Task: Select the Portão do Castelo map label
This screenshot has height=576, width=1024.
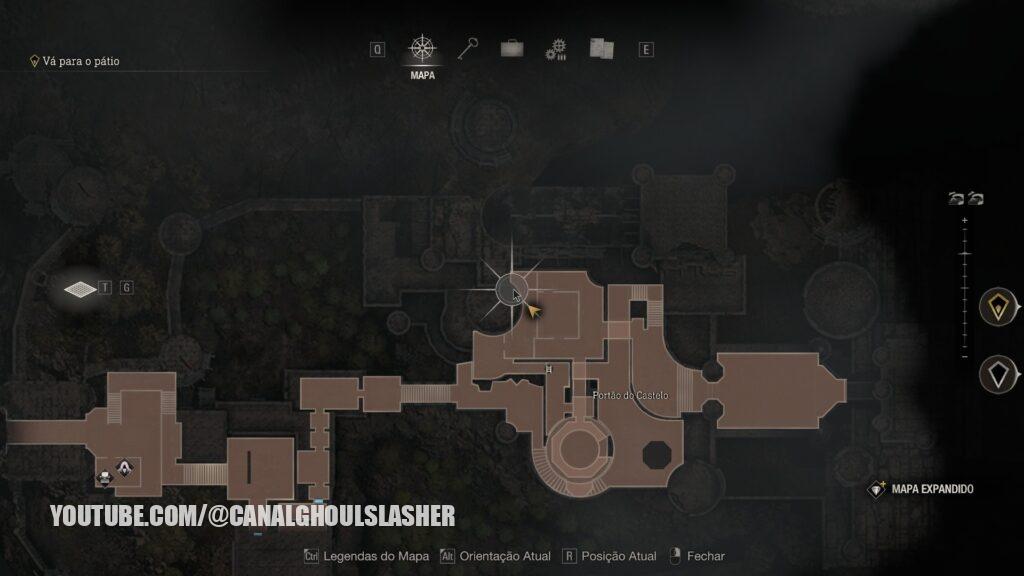Action: pyautogui.click(x=630, y=396)
